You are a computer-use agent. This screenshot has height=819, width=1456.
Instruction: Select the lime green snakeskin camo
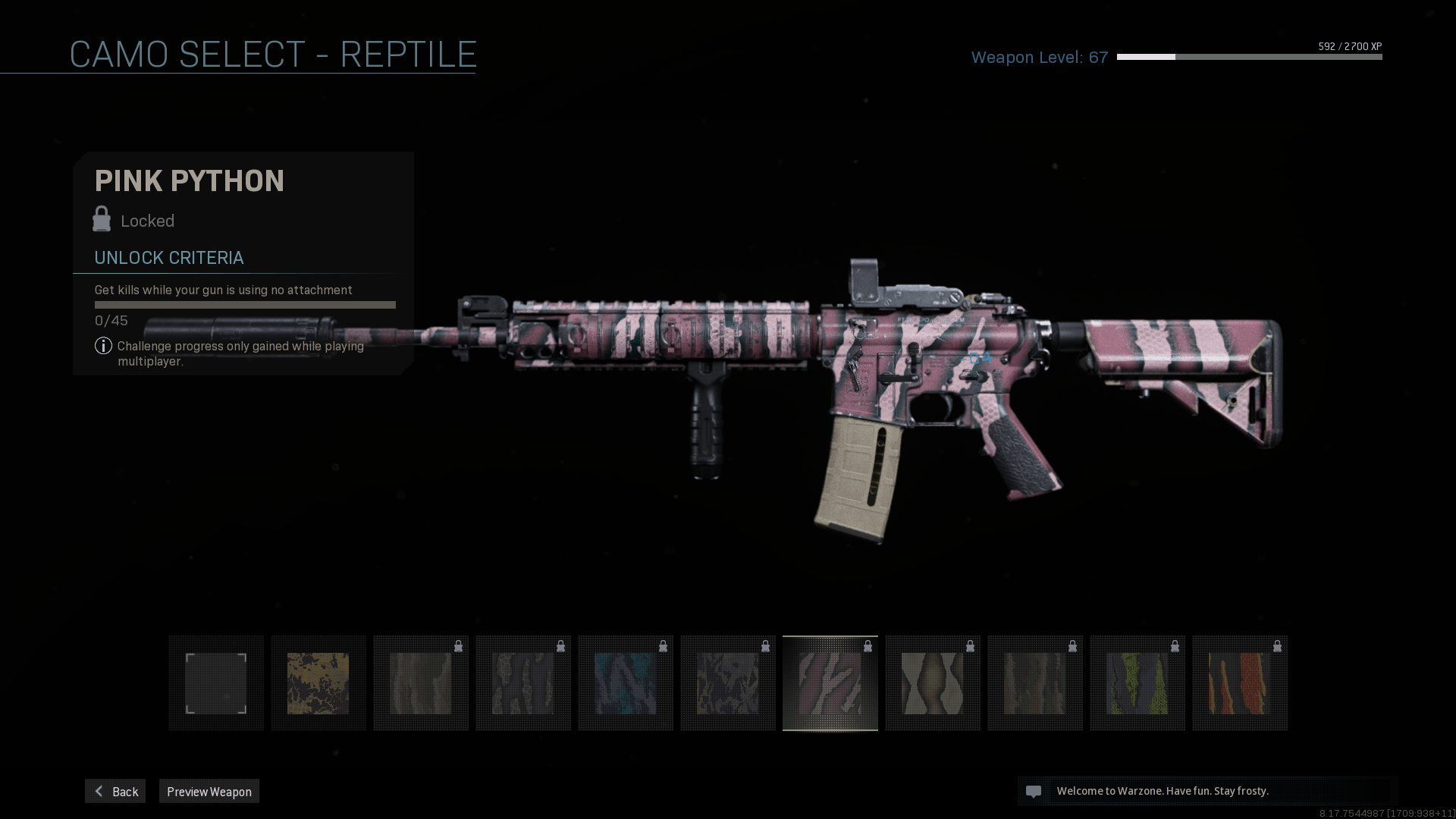point(1137,683)
